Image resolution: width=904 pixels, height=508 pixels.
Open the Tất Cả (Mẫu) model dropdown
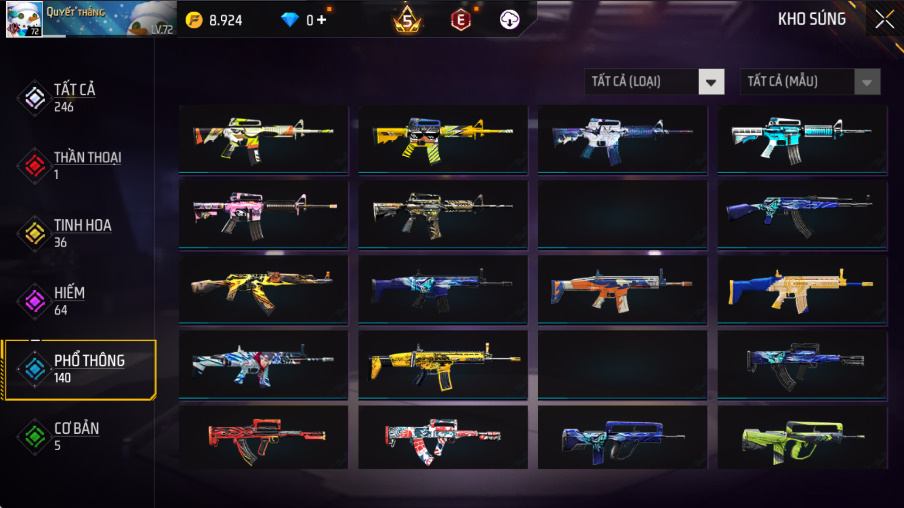[x=810, y=82]
